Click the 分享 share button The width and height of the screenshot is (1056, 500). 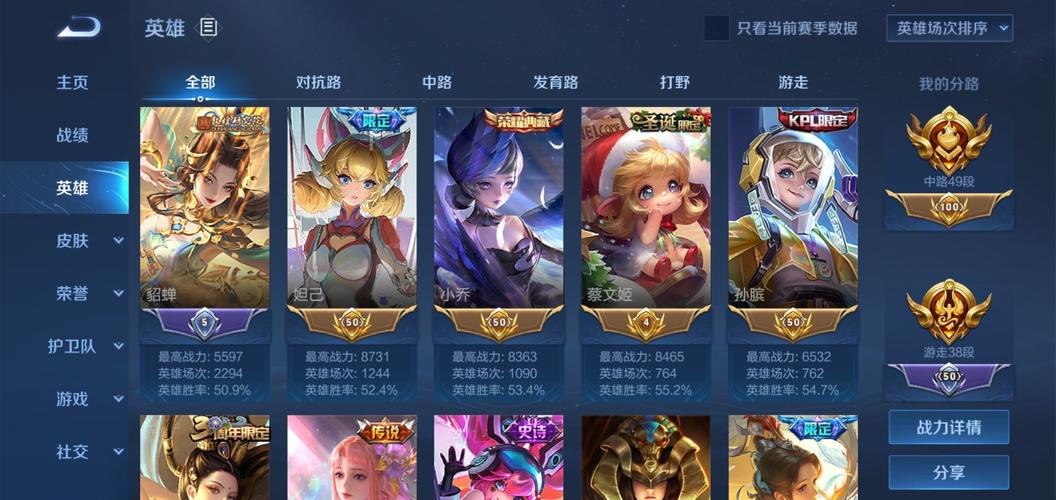click(949, 472)
